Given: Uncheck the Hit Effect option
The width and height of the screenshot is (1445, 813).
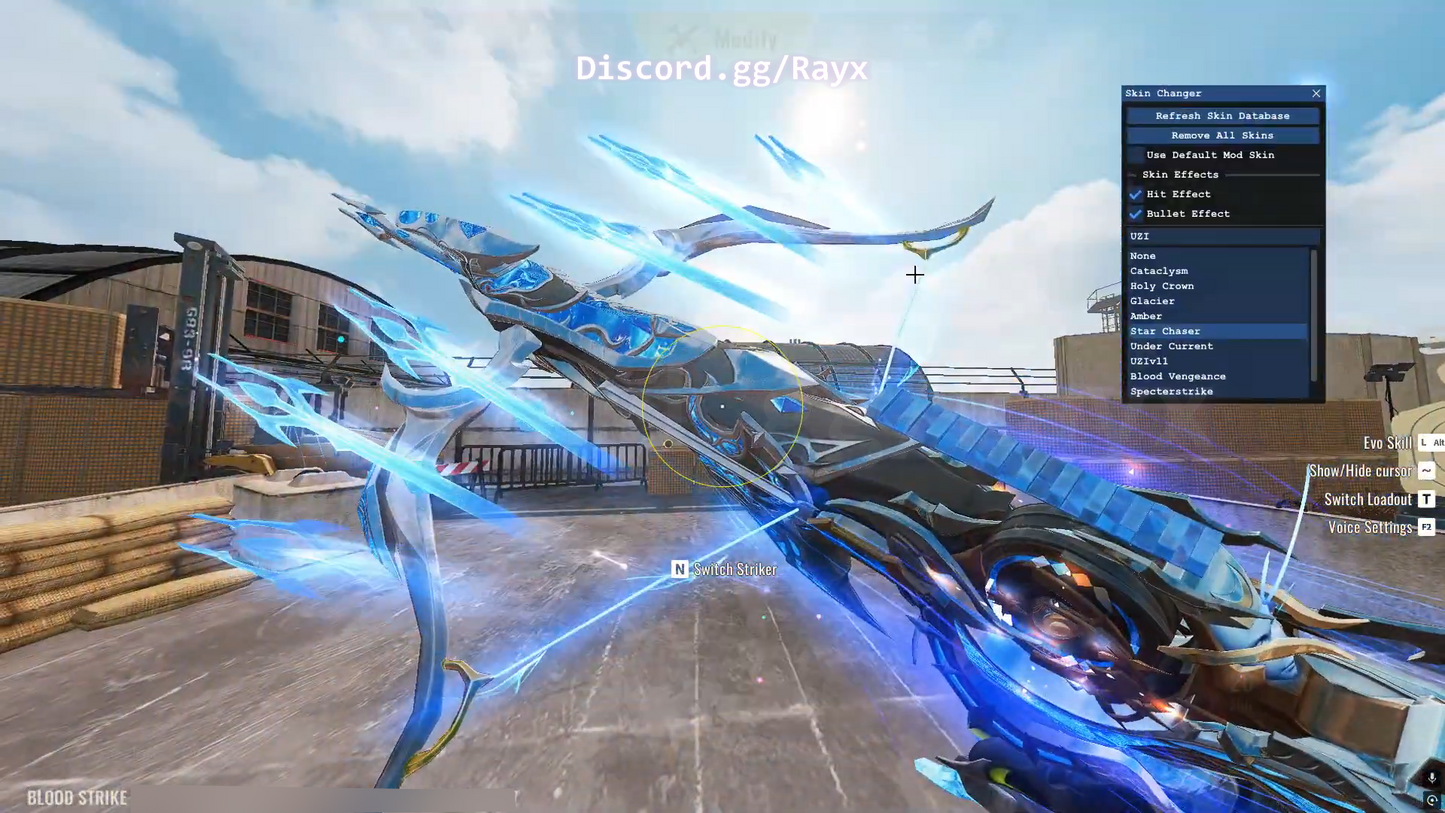Looking at the screenshot, I should click(x=1136, y=194).
